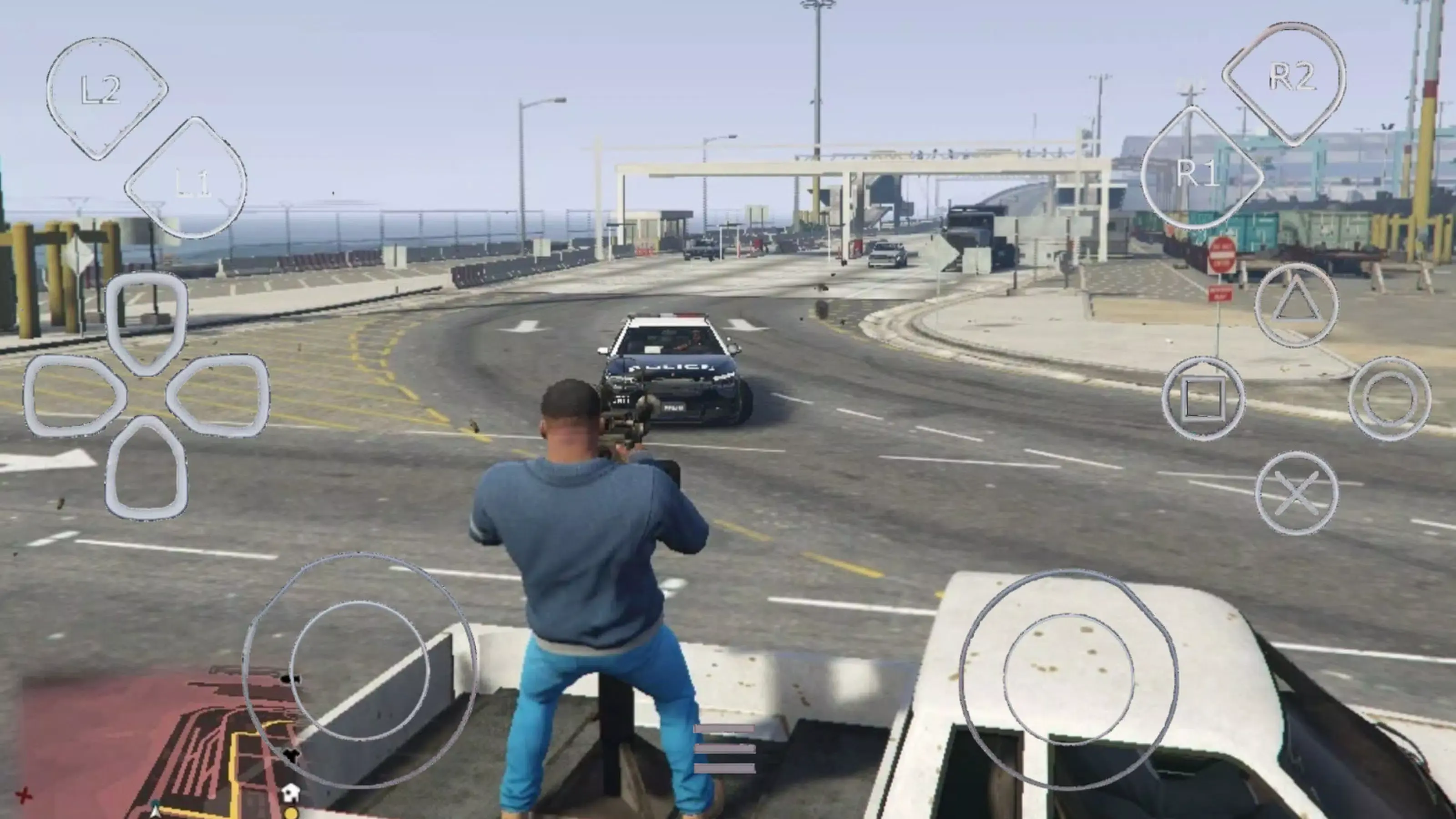Tap the L1 shoulder button
1456x819 pixels.
187,179
